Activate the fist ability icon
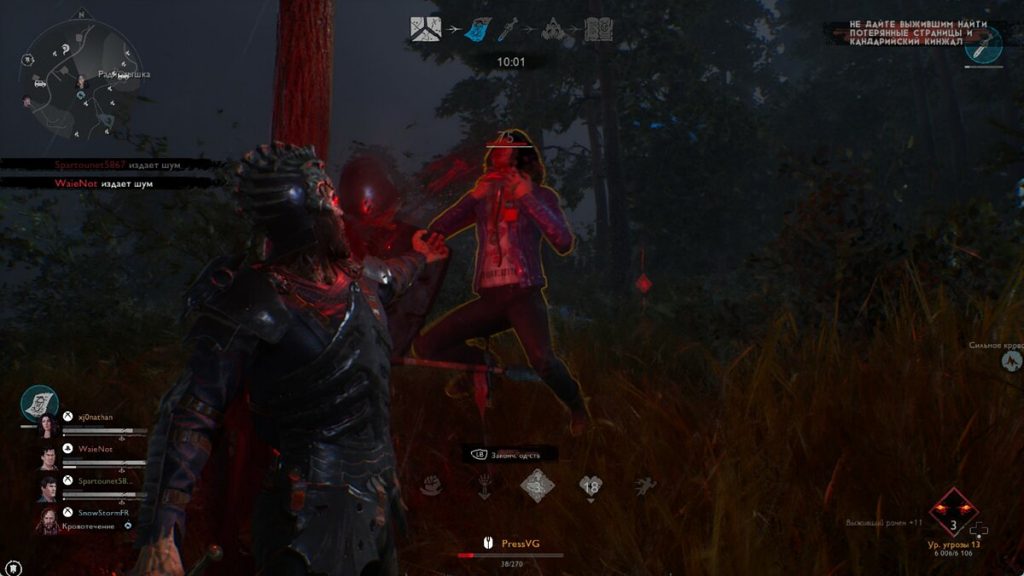This screenshot has width=1024, height=576. [x=431, y=486]
